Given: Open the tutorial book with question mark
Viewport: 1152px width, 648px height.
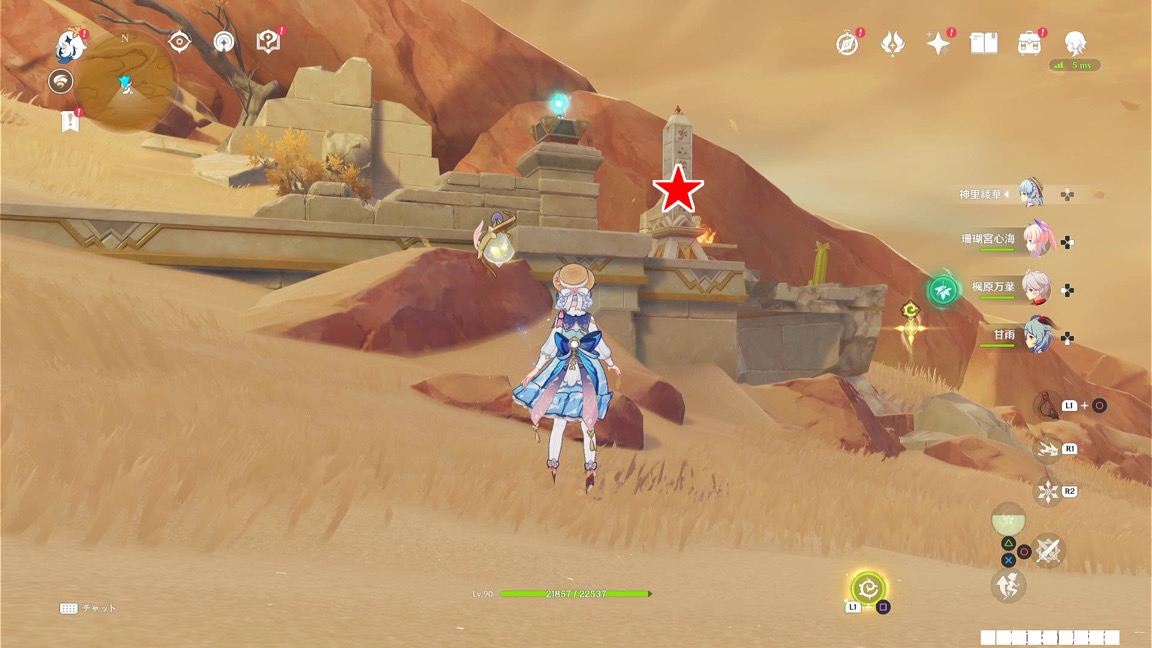Looking at the screenshot, I should [x=268, y=41].
